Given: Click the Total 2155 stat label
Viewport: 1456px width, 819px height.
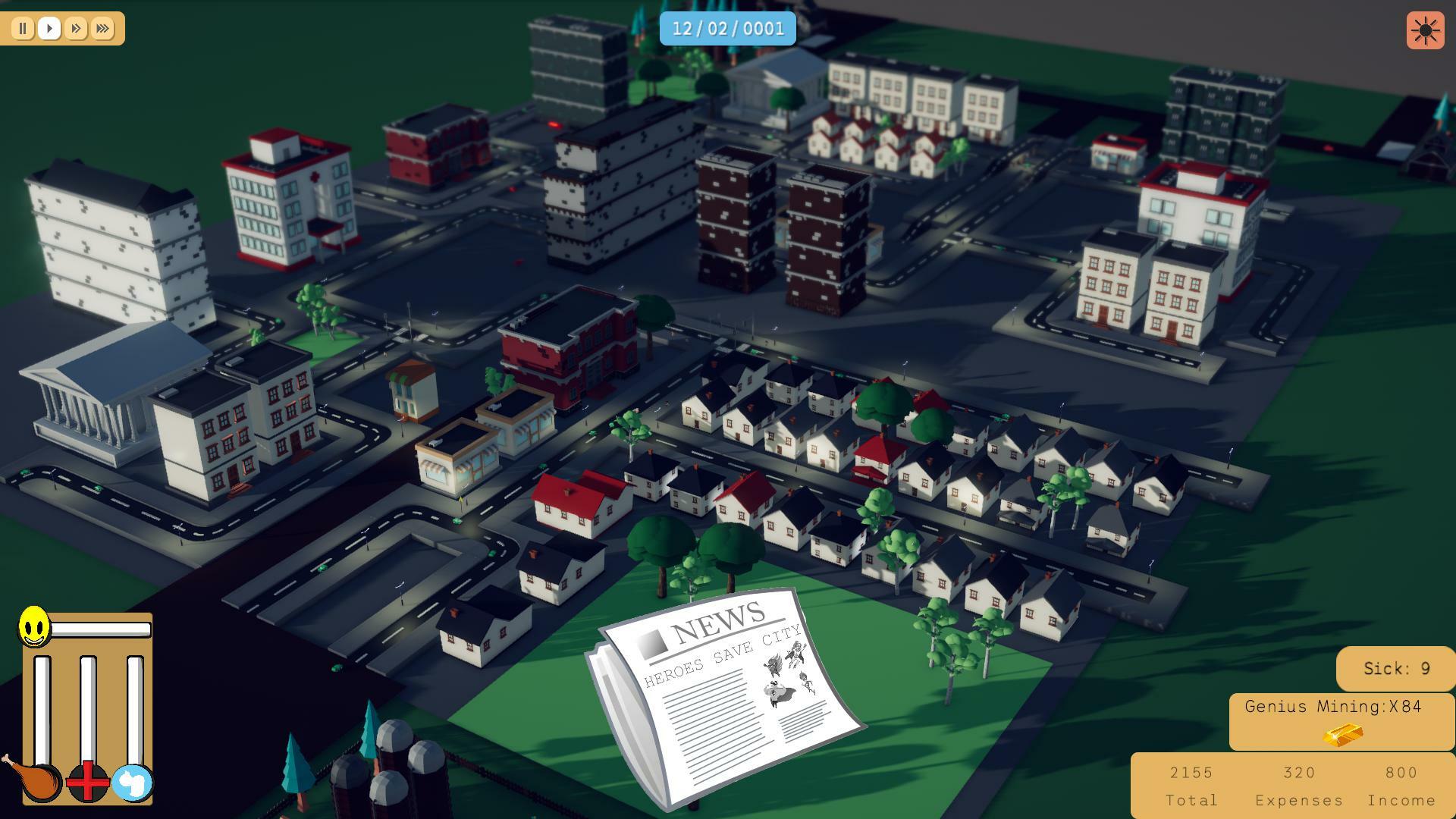Looking at the screenshot, I should 1191,786.
